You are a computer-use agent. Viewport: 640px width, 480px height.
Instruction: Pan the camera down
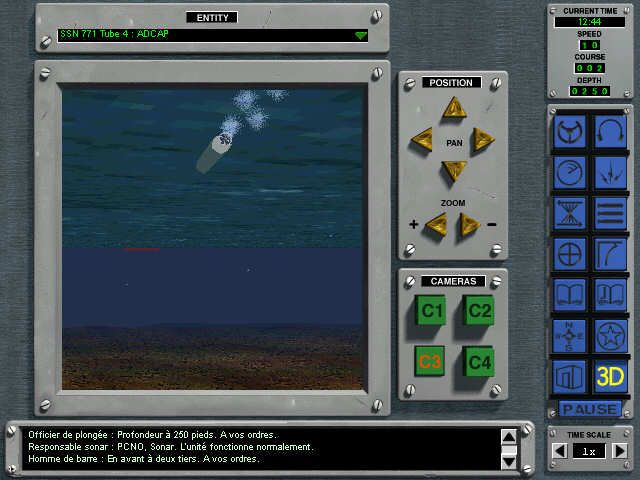pyautogui.click(x=454, y=170)
